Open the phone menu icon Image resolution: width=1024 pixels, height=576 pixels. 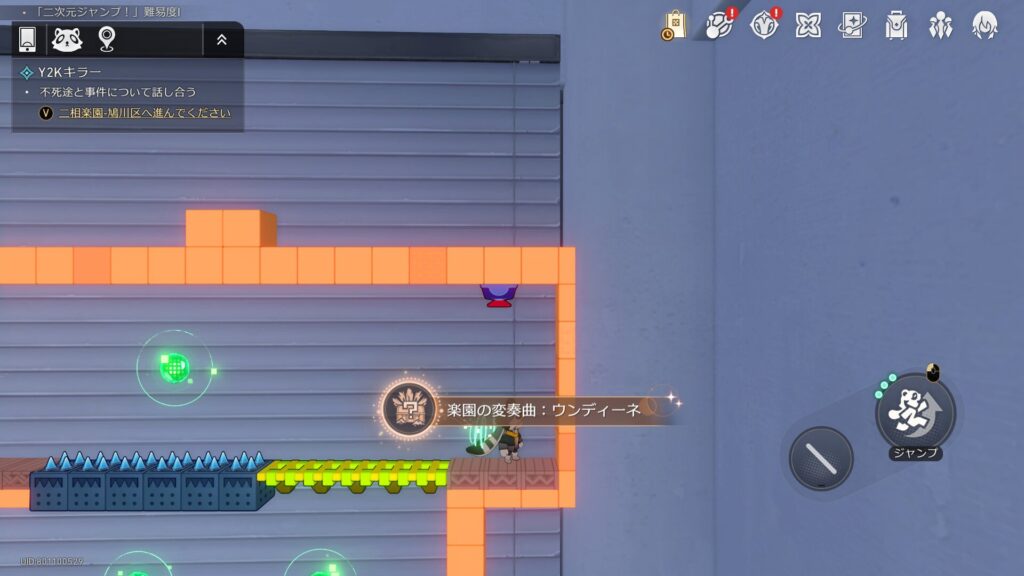tap(28, 39)
